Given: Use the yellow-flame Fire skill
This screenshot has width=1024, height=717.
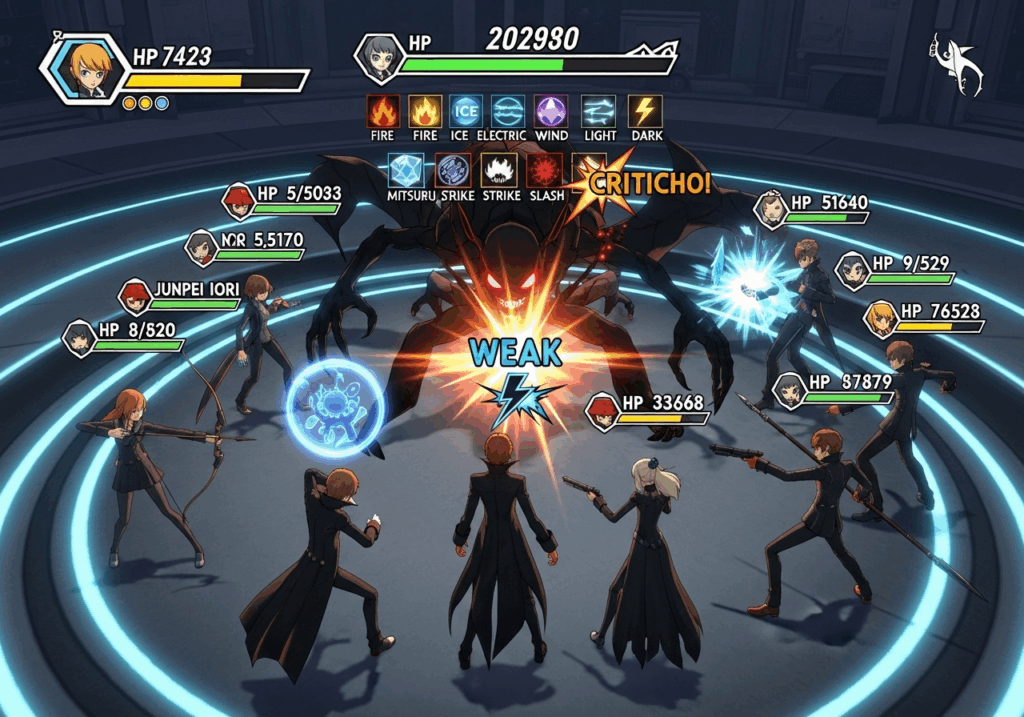Looking at the screenshot, I should 426,110.
